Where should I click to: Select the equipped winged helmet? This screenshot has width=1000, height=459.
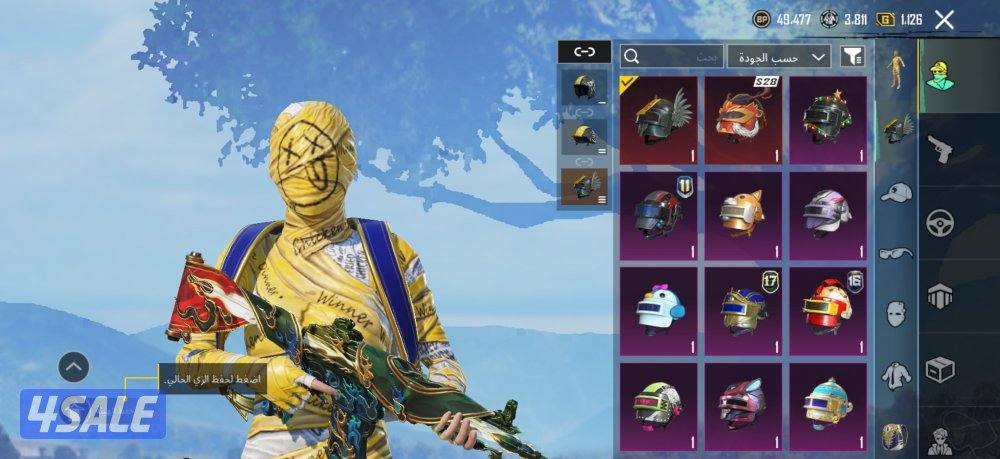click(x=658, y=120)
